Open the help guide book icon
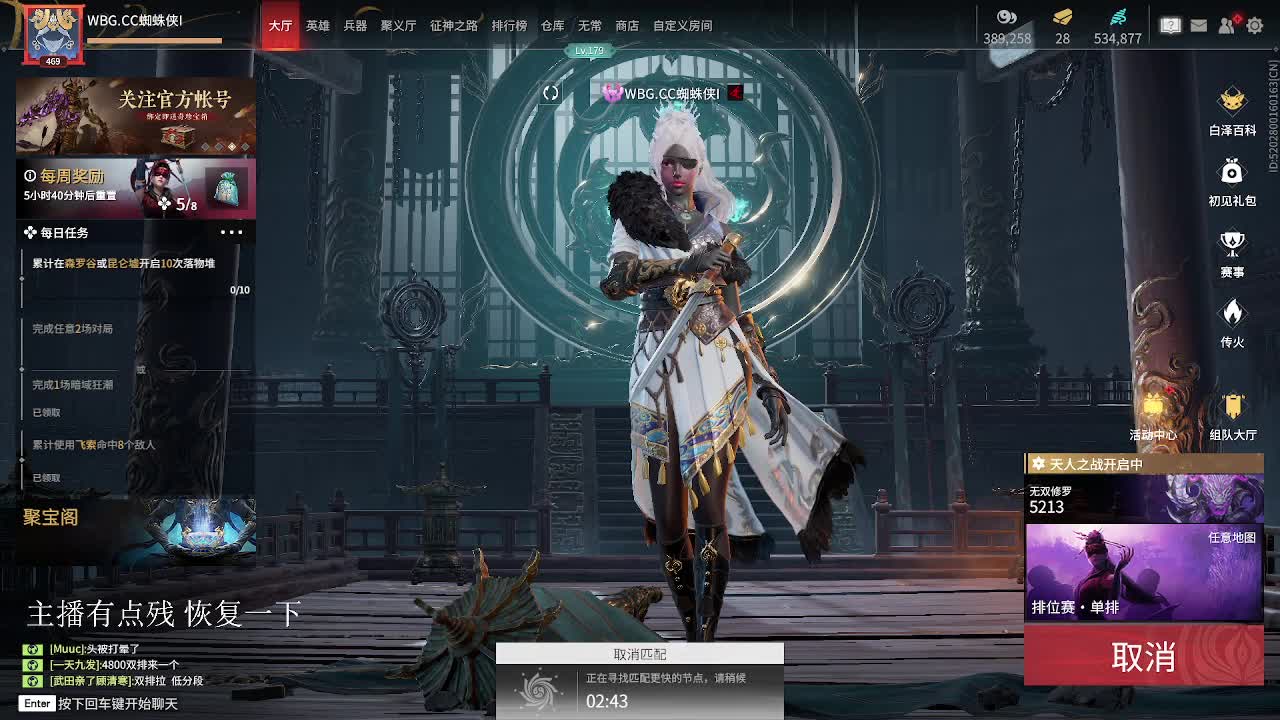The width and height of the screenshot is (1280, 720). click(1169, 26)
